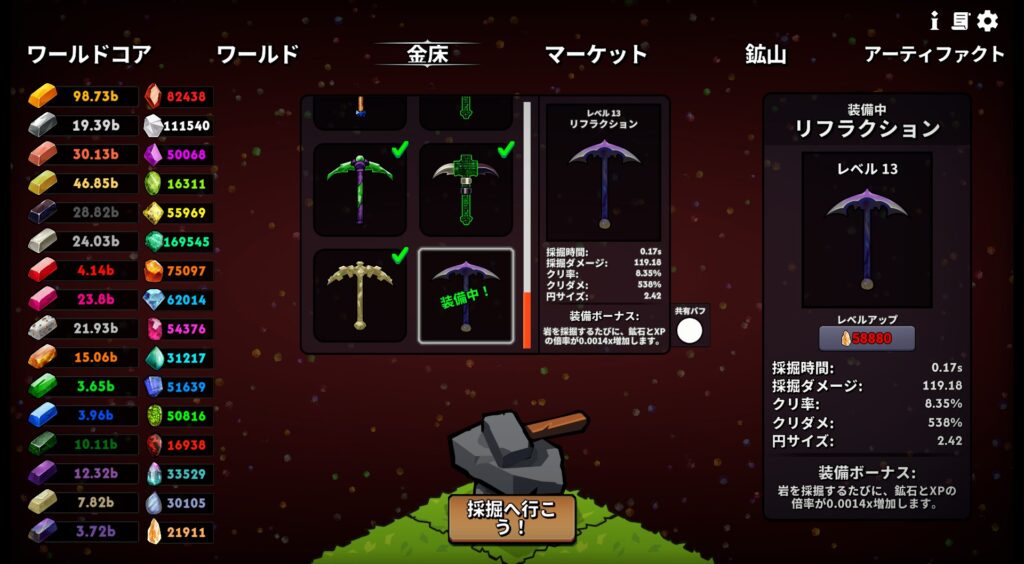Screen dimensions: 1024x564
Task: Open settings with the gear icon
Action: [x=988, y=20]
